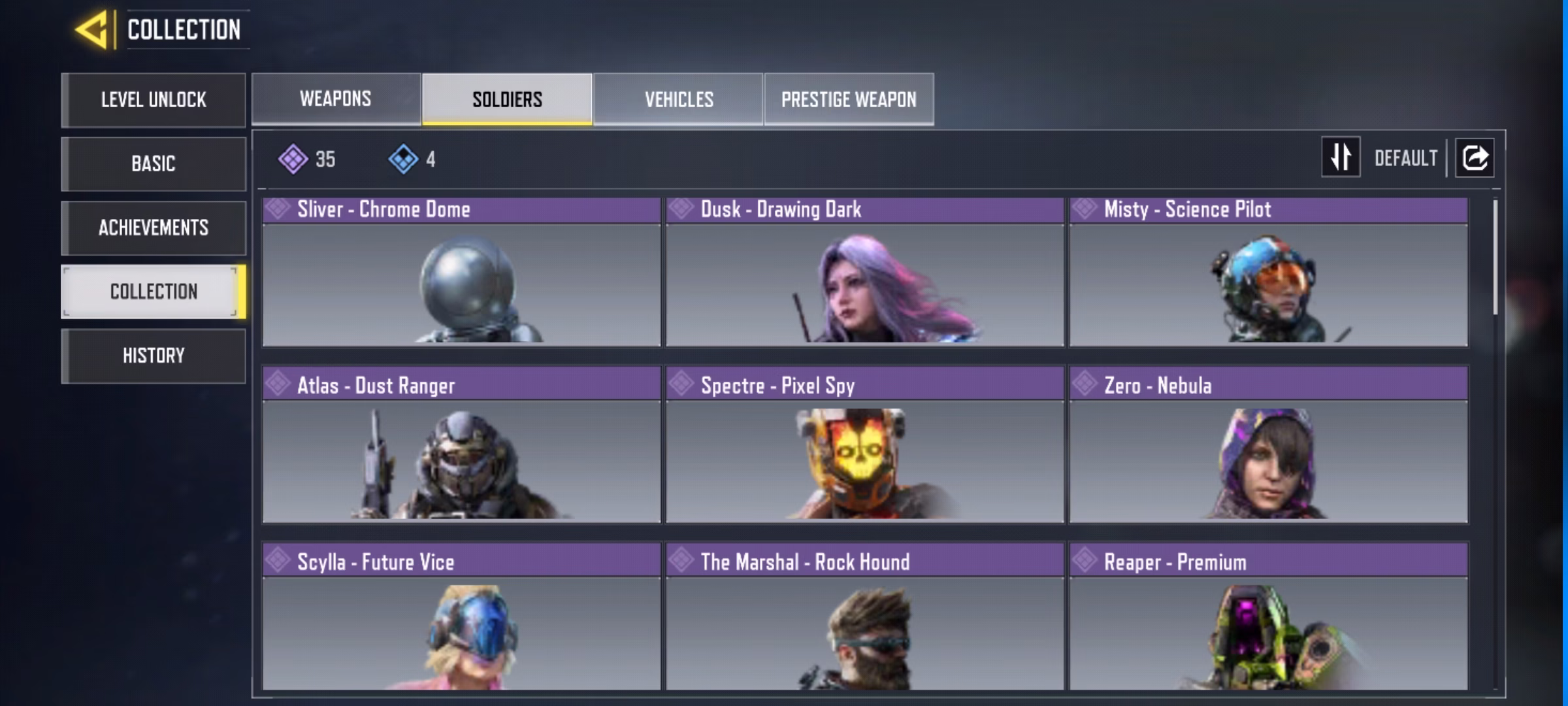Open the Level Unlock section
Image resolution: width=1568 pixels, height=706 pixels.
(154, 100)
